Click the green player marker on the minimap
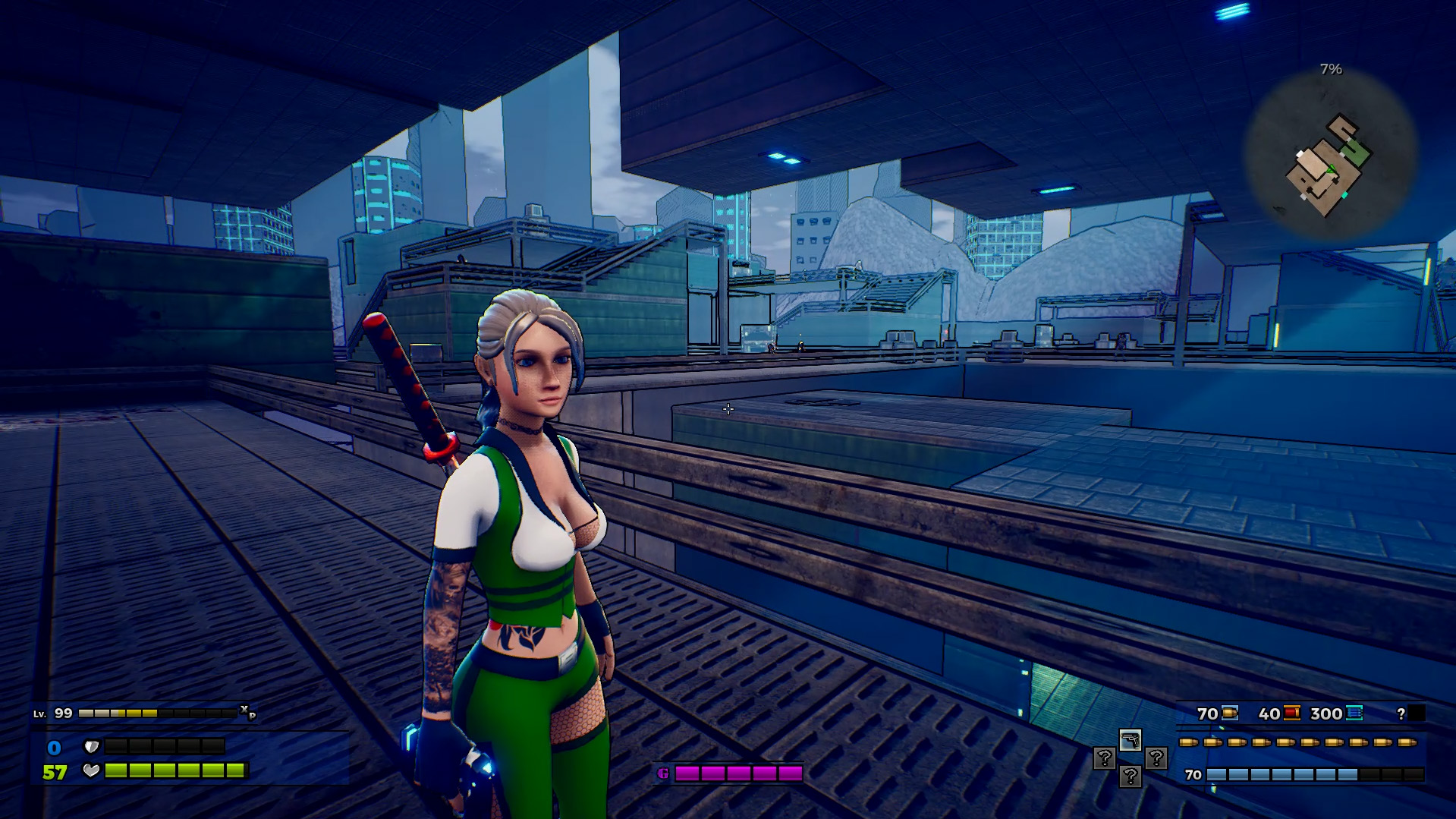Viewport: 1456px width, 819px height. [1331, 169]
